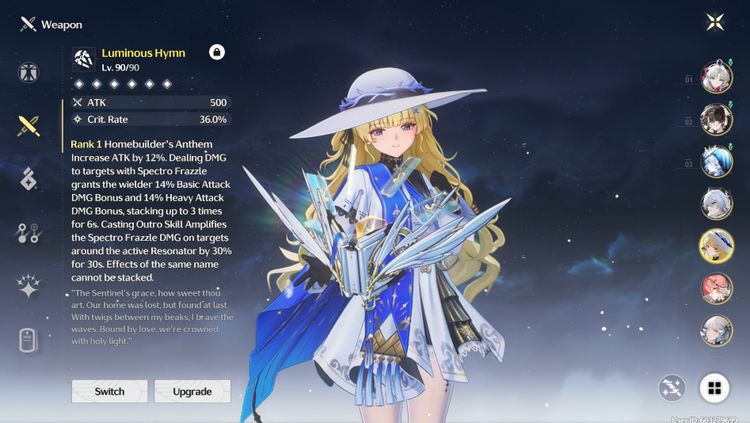Open the diamond-shaped echoes tab
750x423 pixels.
tap(28, 179)
